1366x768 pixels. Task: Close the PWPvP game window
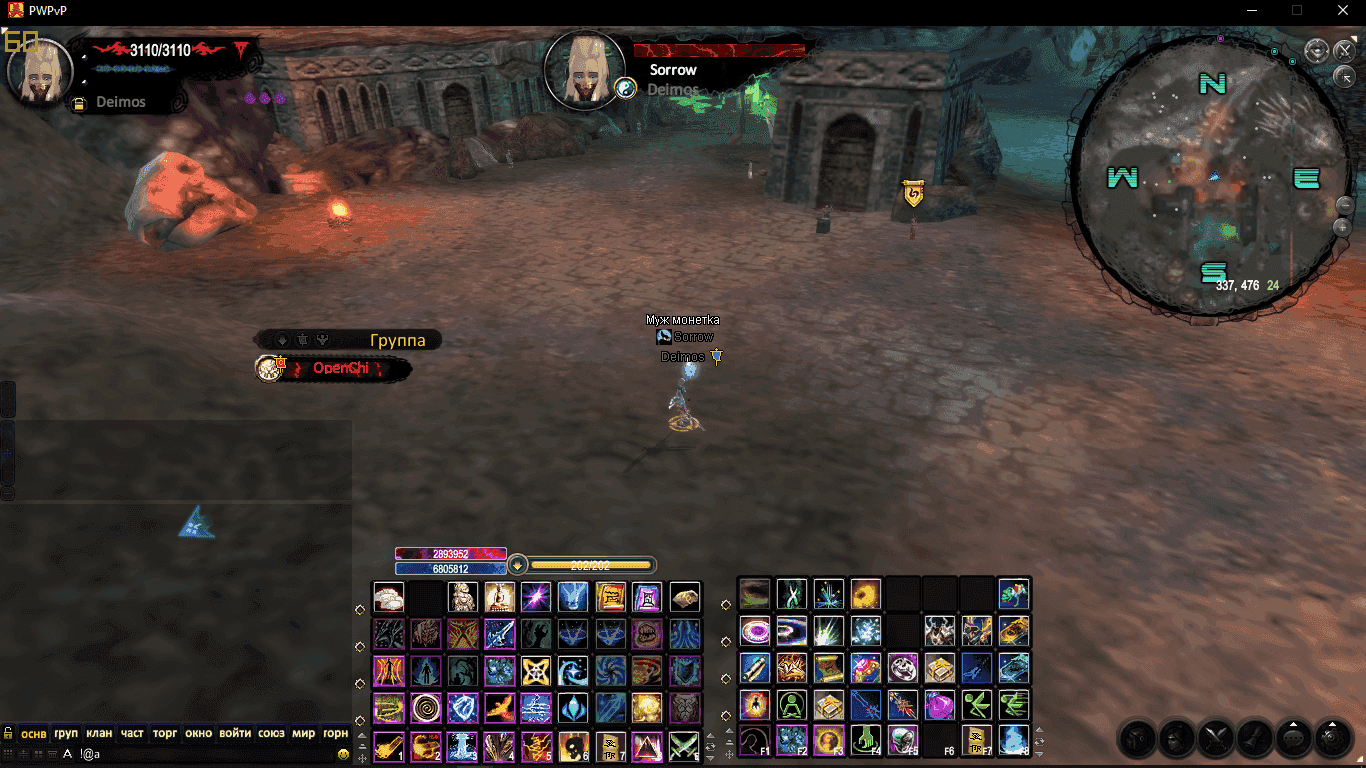point(1343,10)
